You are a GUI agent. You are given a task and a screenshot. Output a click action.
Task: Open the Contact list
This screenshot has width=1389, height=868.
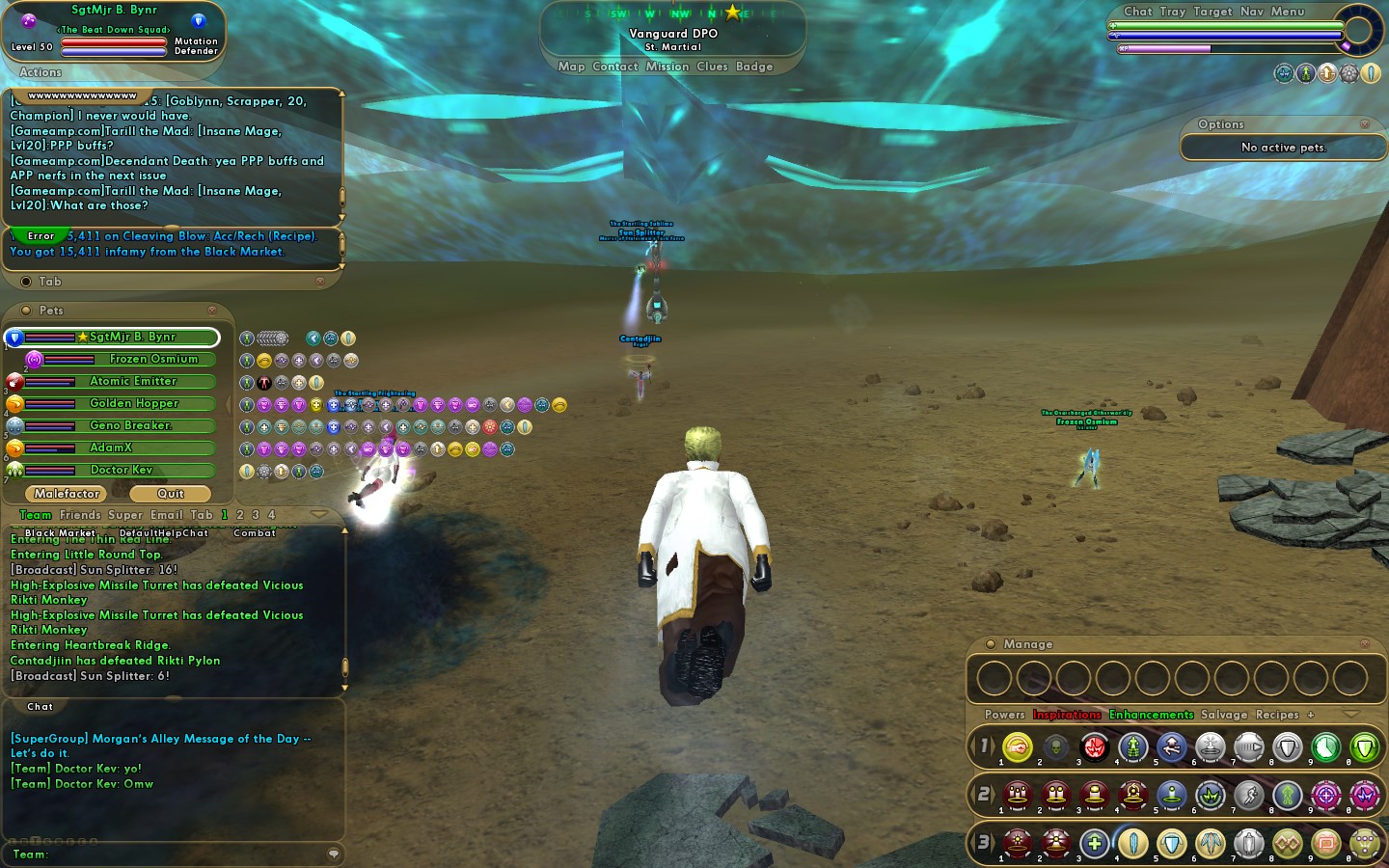[x=615, y=67]
